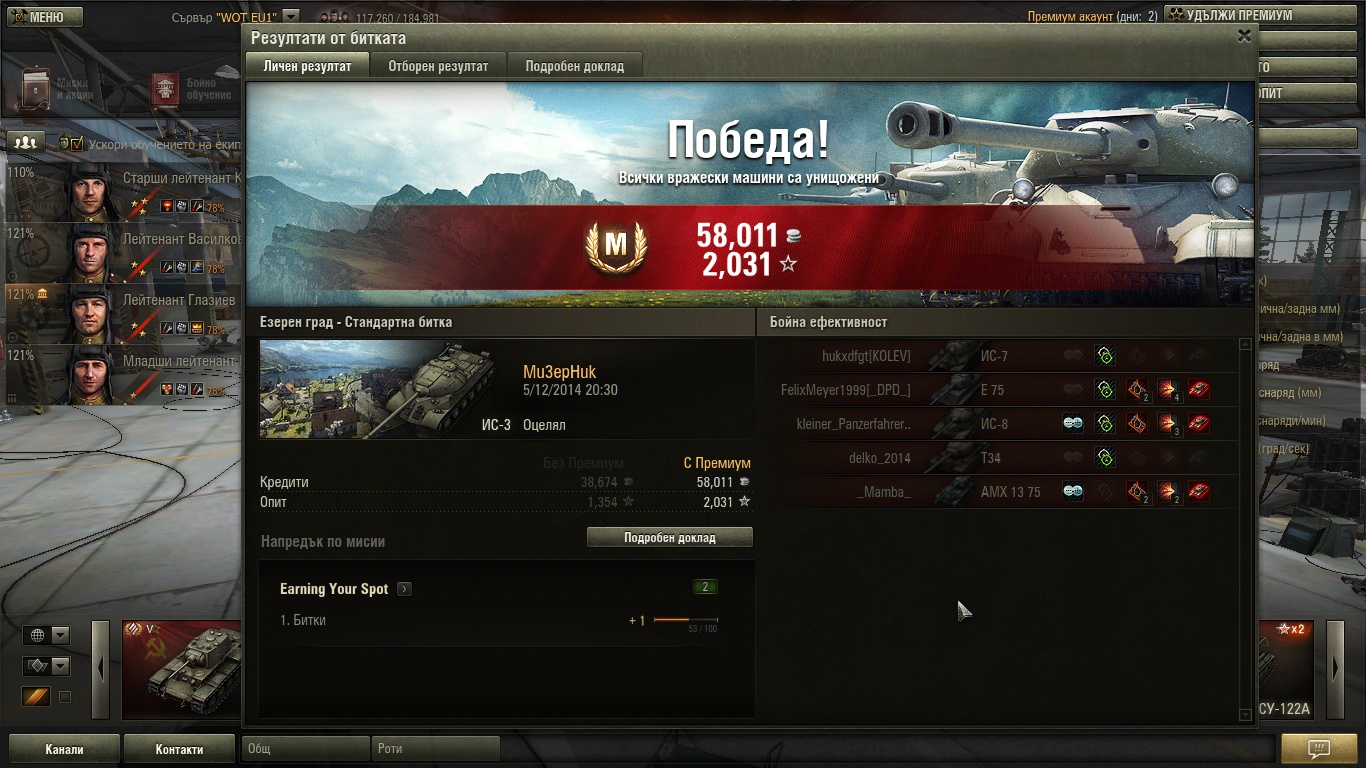Open the Канали chat channels
This screenshot has width=1366, height=768.
point(64,749)
